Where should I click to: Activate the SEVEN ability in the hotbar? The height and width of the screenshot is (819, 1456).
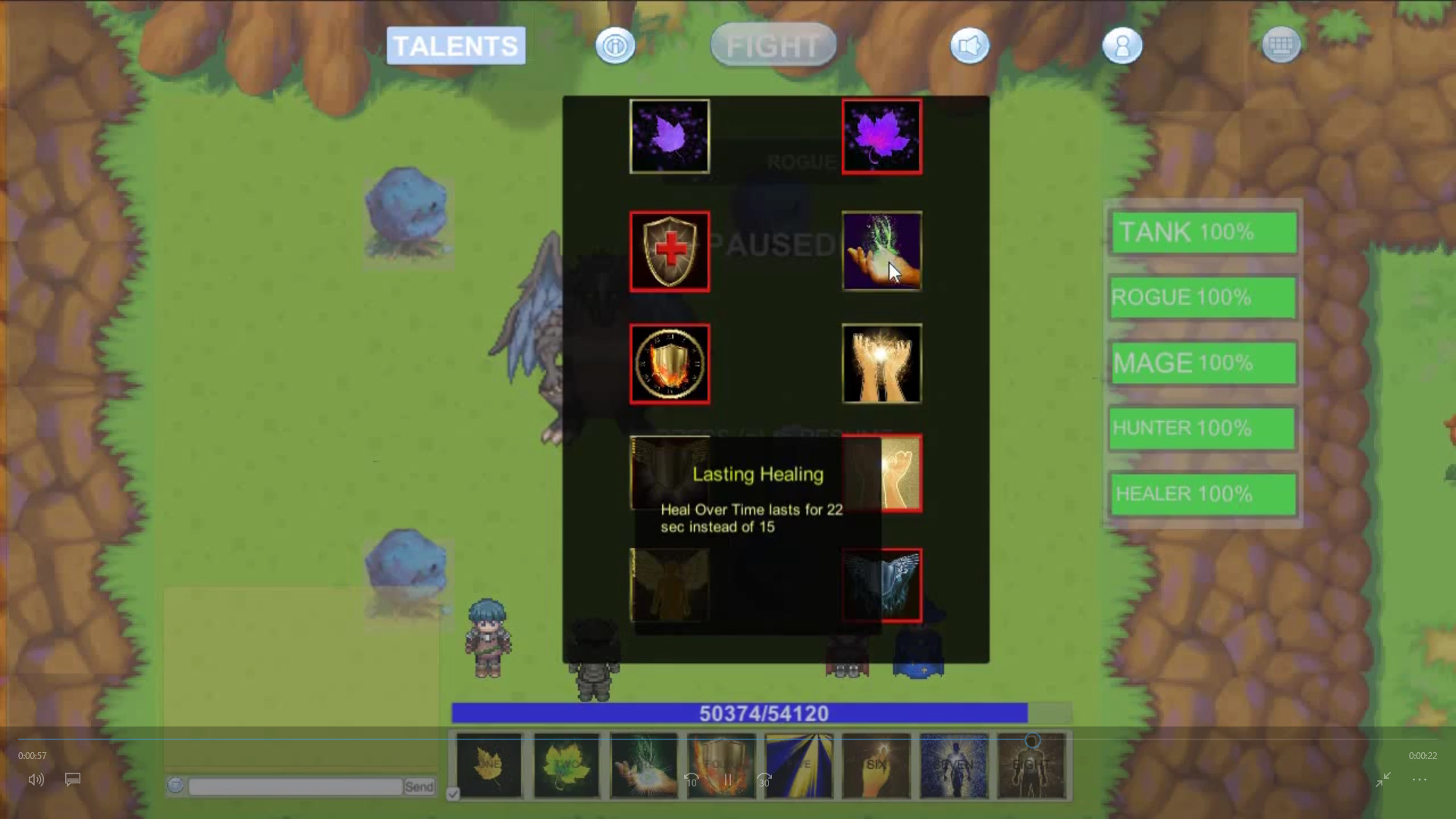[x=954, y=766]
